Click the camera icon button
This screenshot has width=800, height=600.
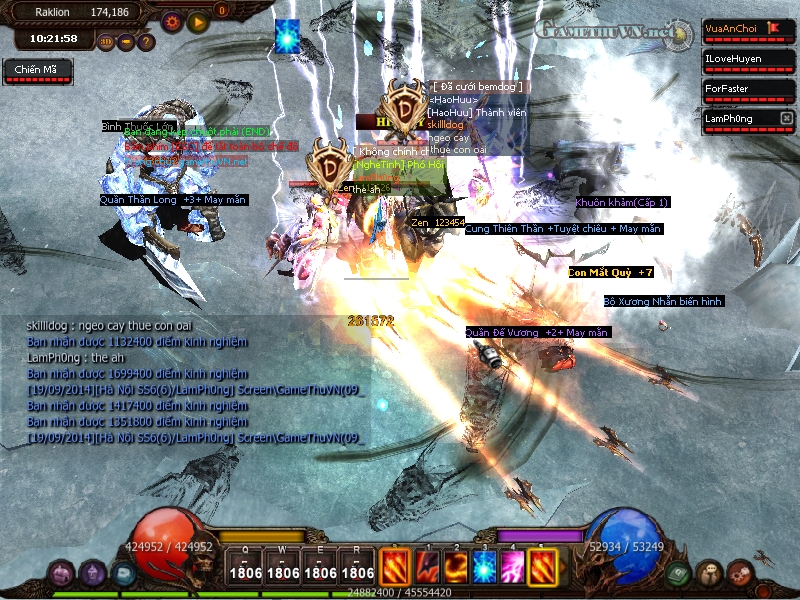point(126,42)
